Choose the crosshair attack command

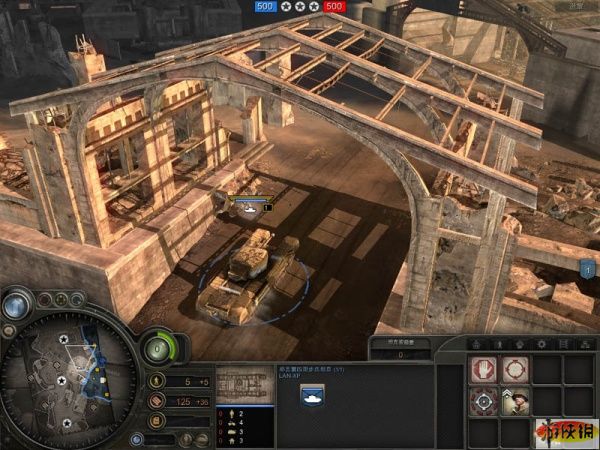click(x=483, y=402)
